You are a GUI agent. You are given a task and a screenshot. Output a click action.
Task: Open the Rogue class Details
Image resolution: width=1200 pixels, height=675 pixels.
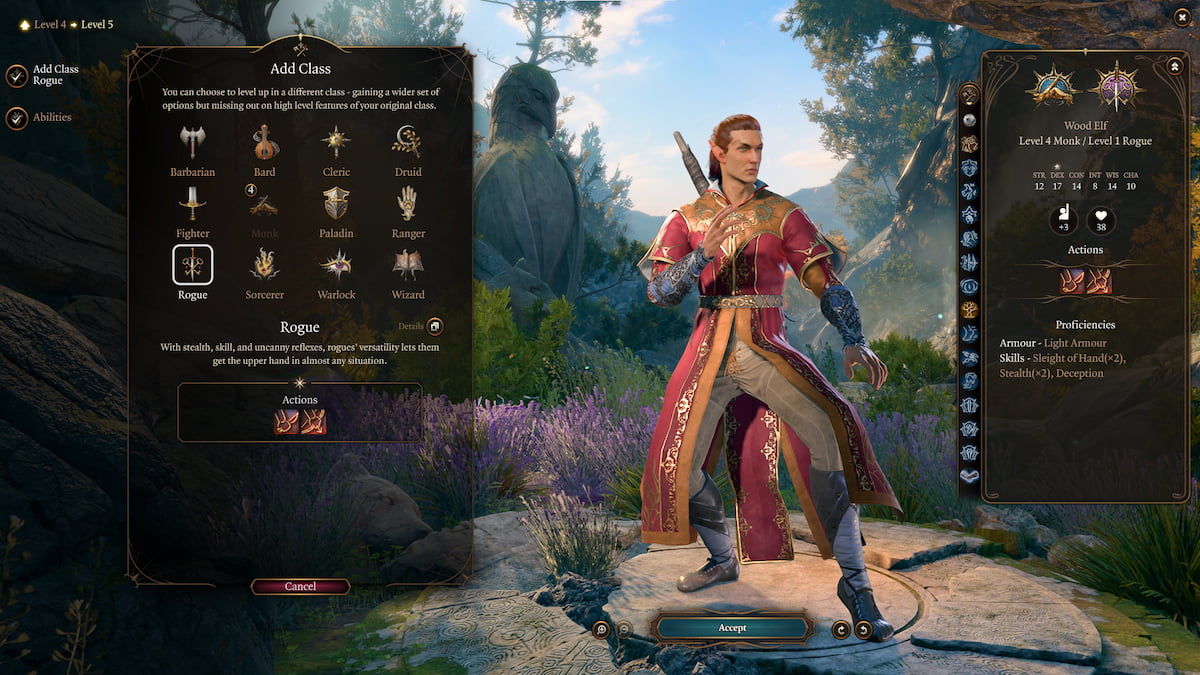(x=434, y=326)
